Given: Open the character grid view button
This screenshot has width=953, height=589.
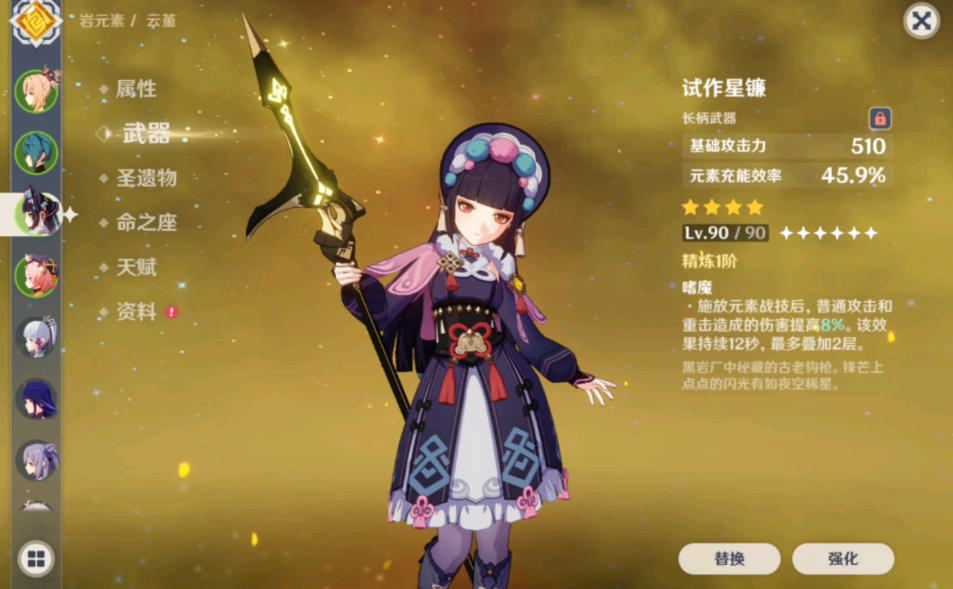Looking at the screenshot, I should pyautogui.click(x=35, y=559).
